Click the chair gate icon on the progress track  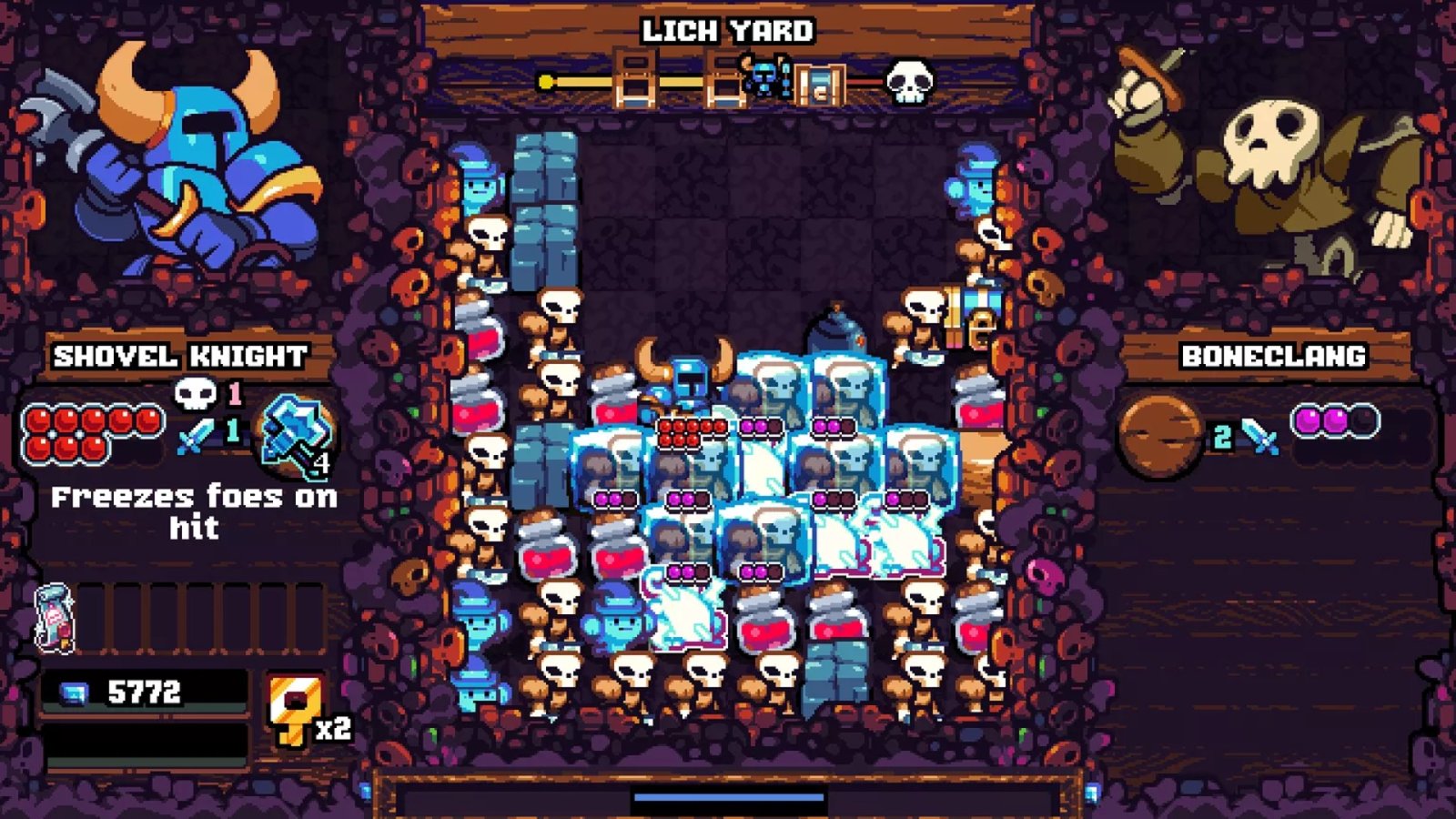tap(637, 80)
